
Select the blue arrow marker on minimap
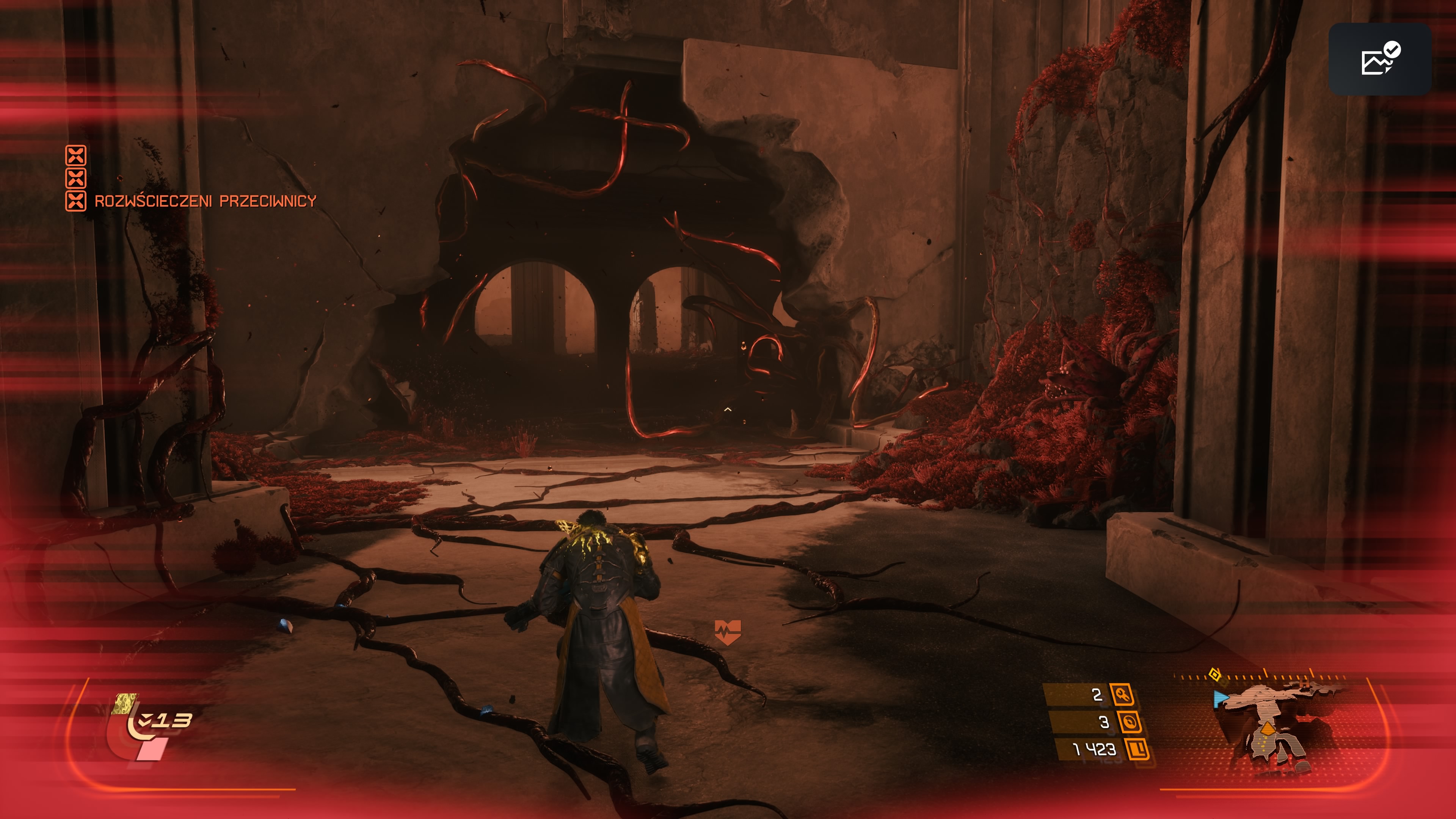tap(1220, 698)
